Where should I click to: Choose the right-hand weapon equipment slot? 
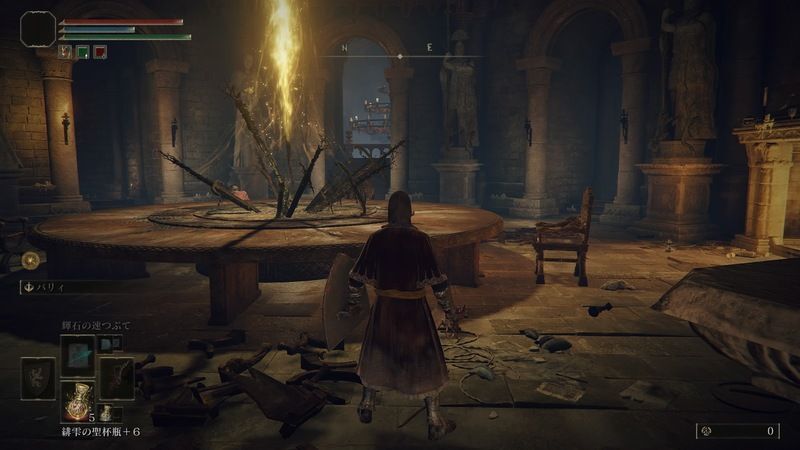[115, 378]
